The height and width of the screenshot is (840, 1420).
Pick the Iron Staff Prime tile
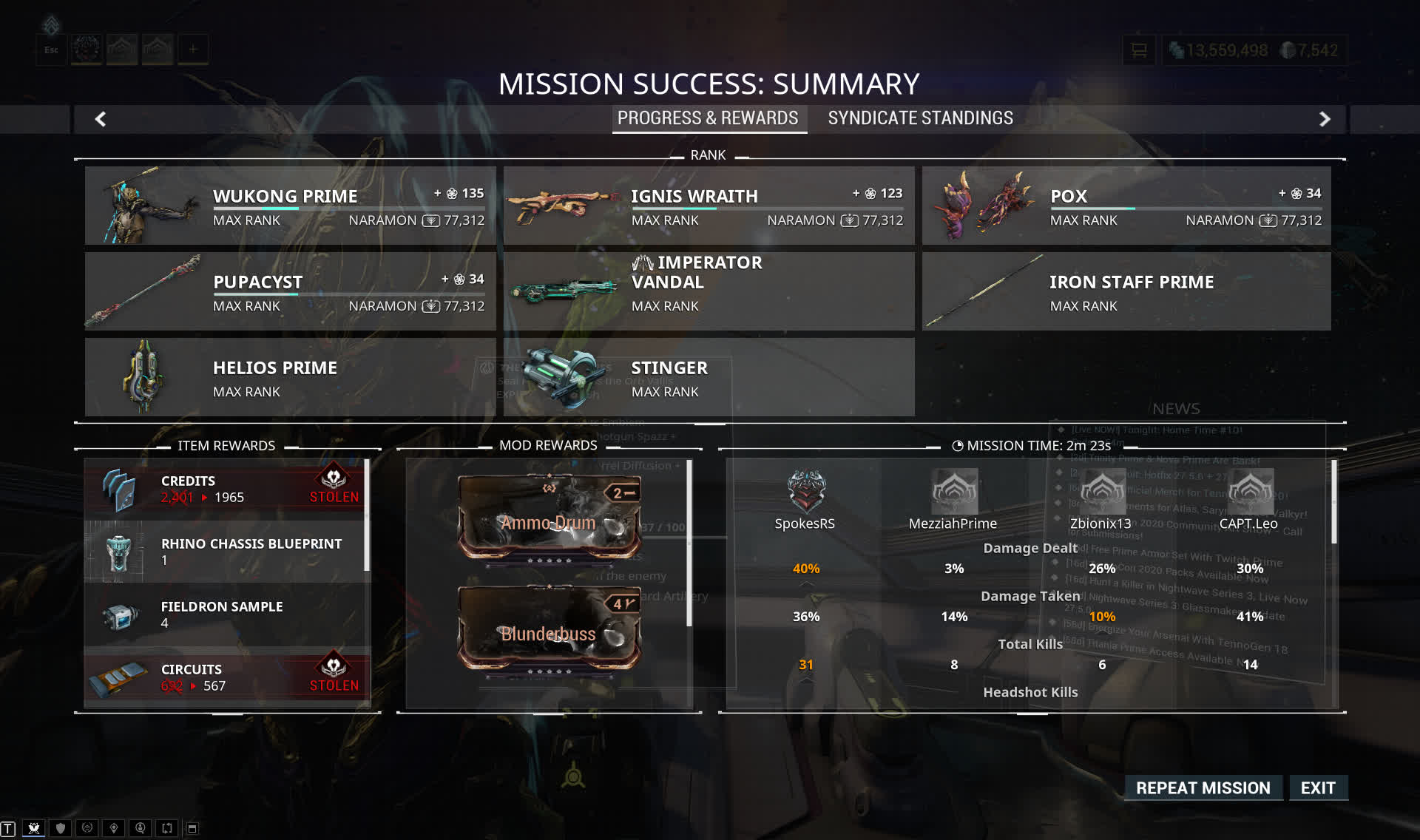click(1126, 291)
